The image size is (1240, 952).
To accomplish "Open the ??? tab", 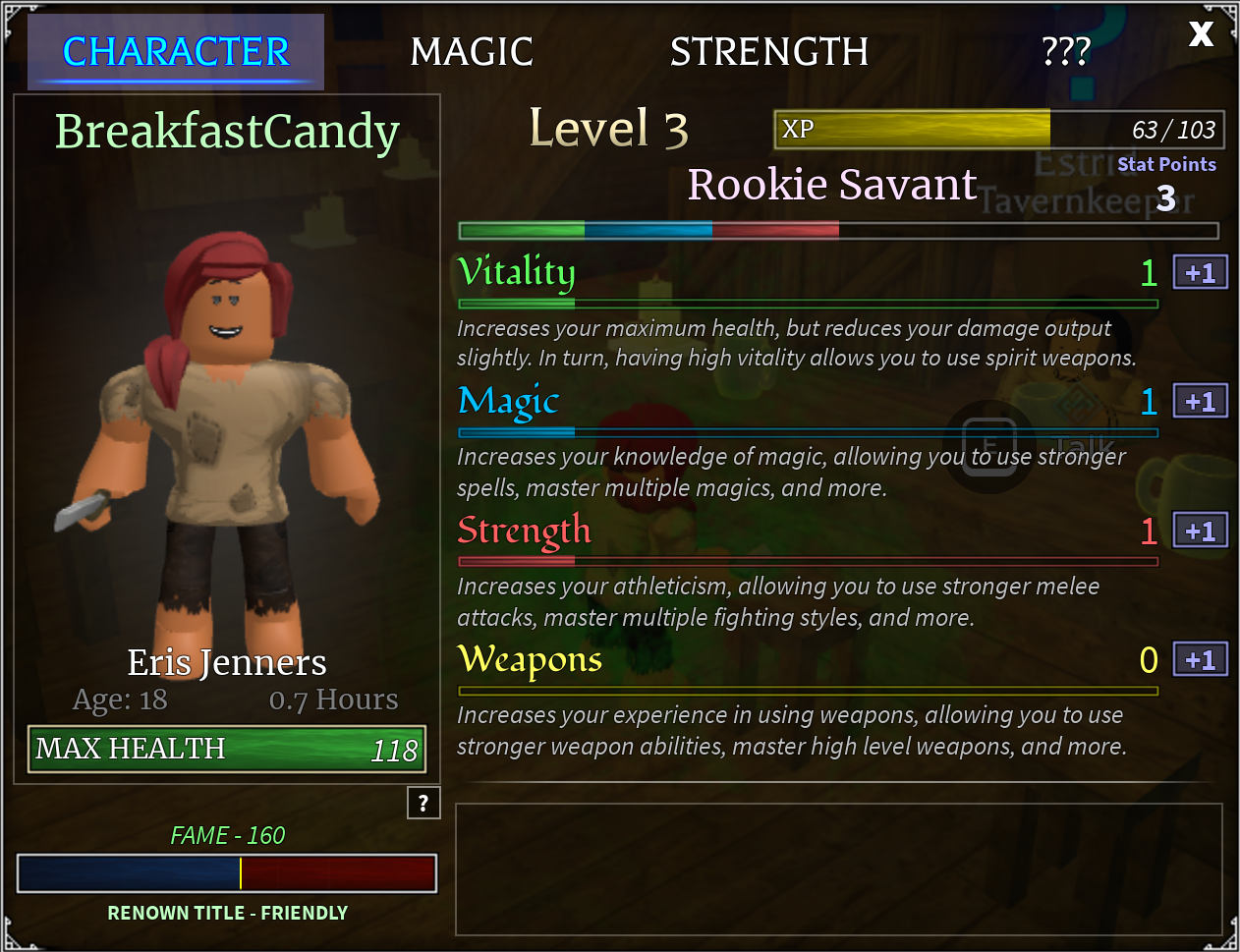I will [1066, 52].
